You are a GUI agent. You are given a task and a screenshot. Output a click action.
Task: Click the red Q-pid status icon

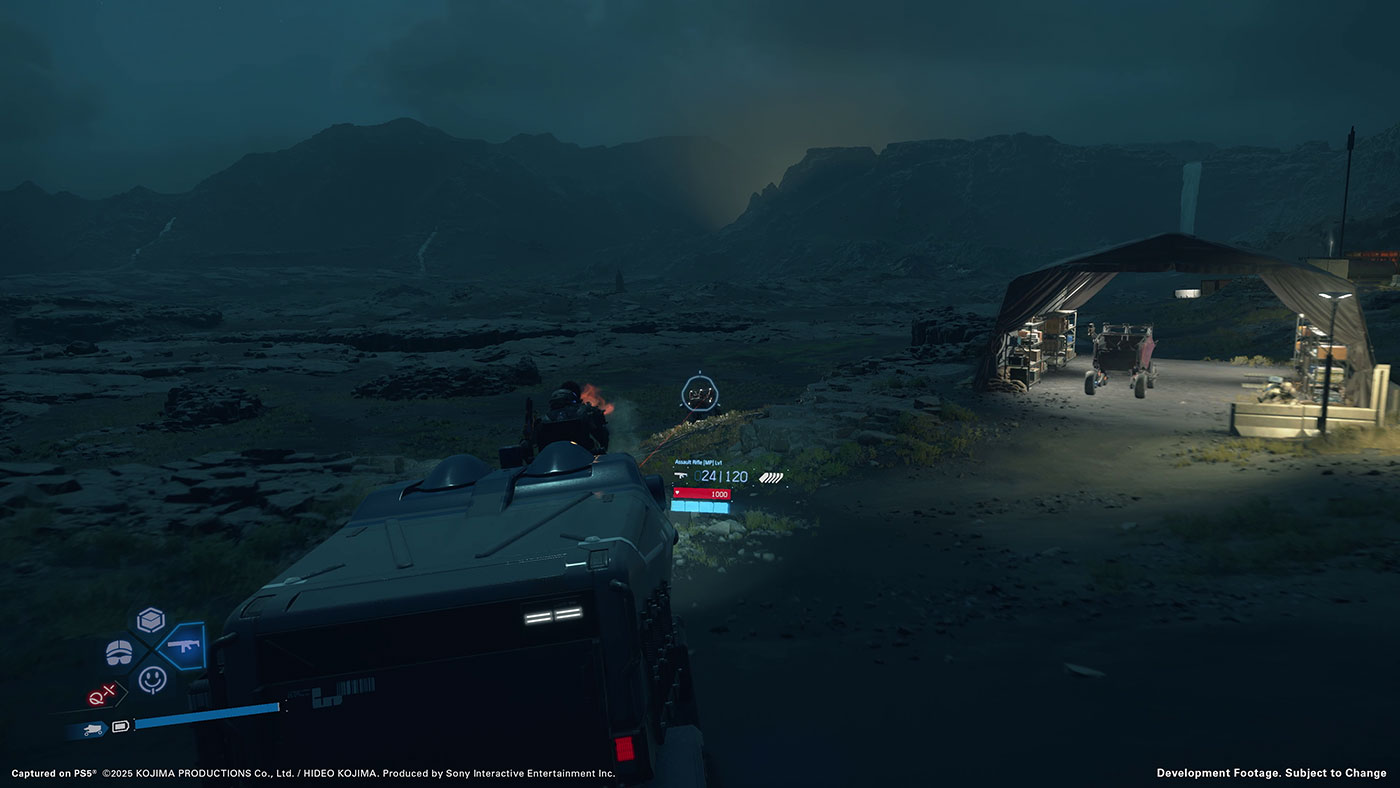(102, 696)
